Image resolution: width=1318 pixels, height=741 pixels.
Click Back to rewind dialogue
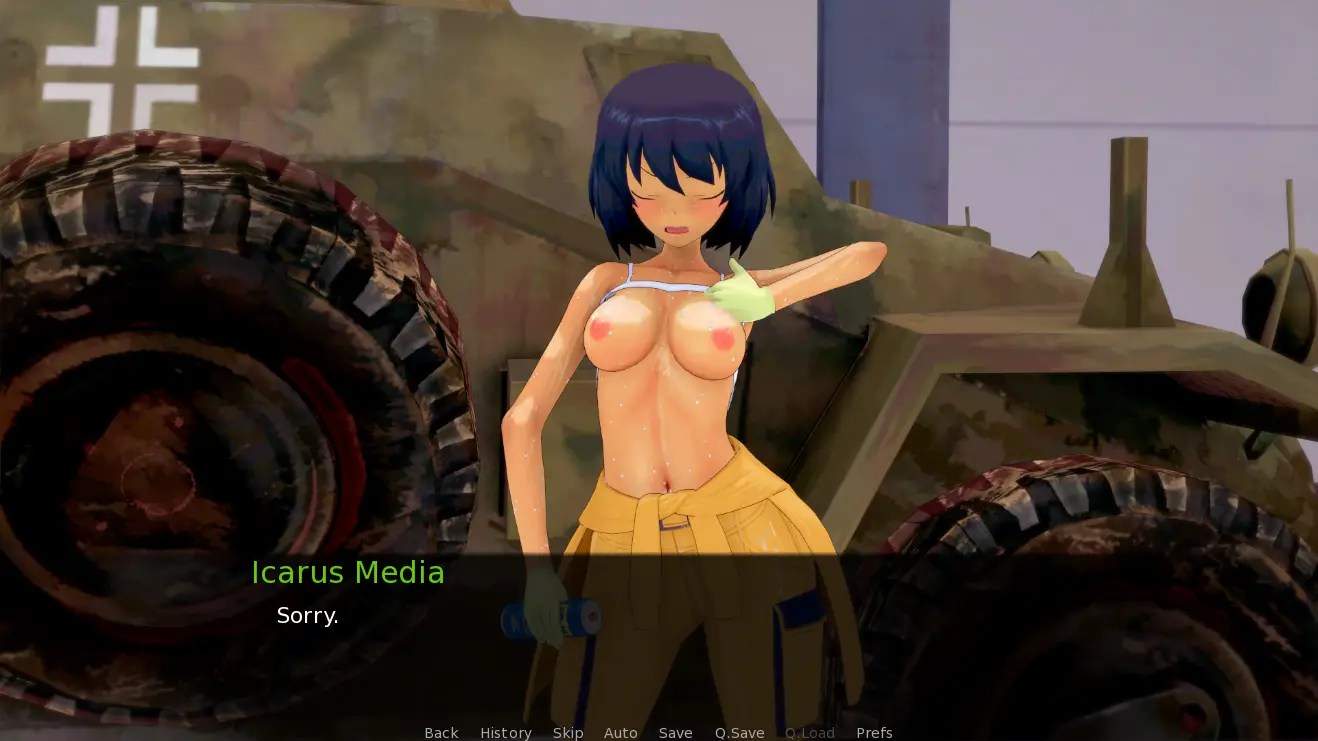(x=440, y=732)
